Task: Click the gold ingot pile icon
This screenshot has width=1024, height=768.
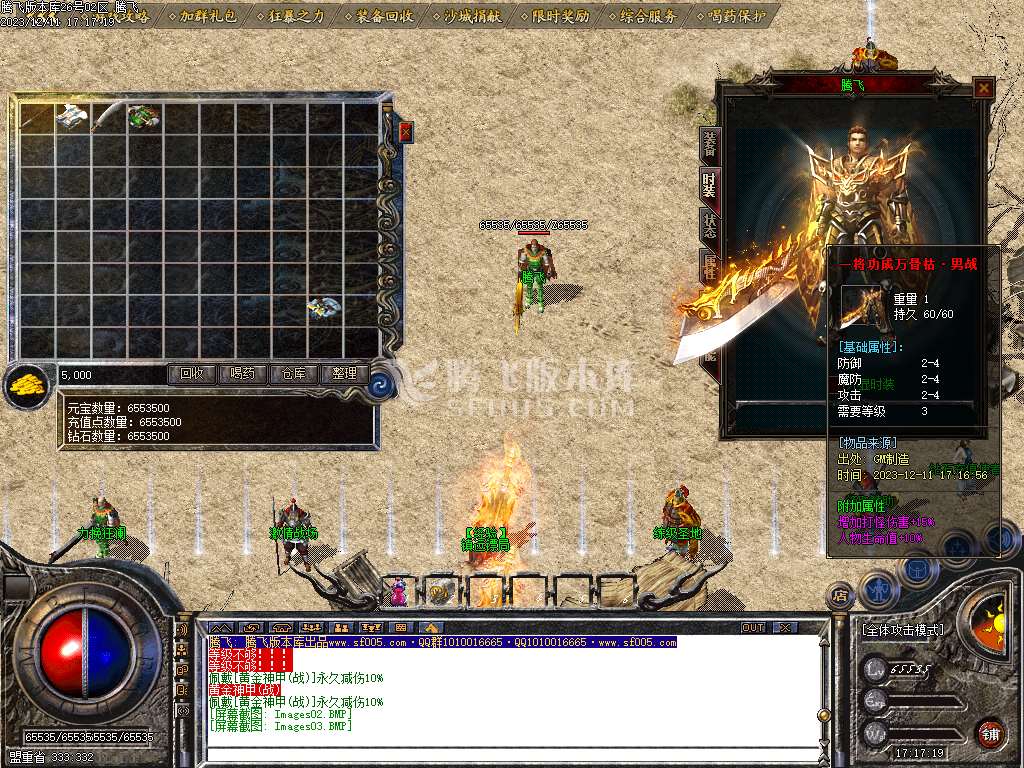Action: tap(27, 386)
